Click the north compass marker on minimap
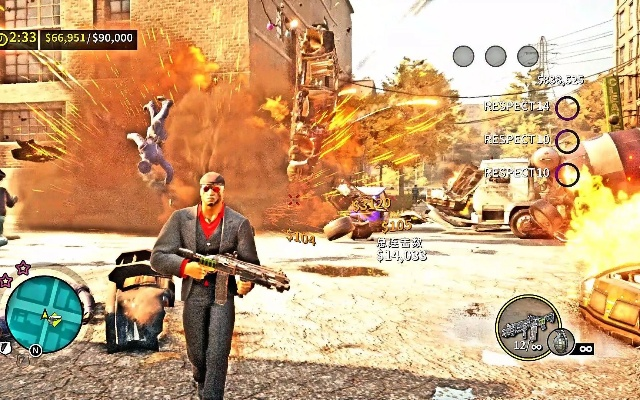Viewport: 640px width, 400px height. point(35,350)
